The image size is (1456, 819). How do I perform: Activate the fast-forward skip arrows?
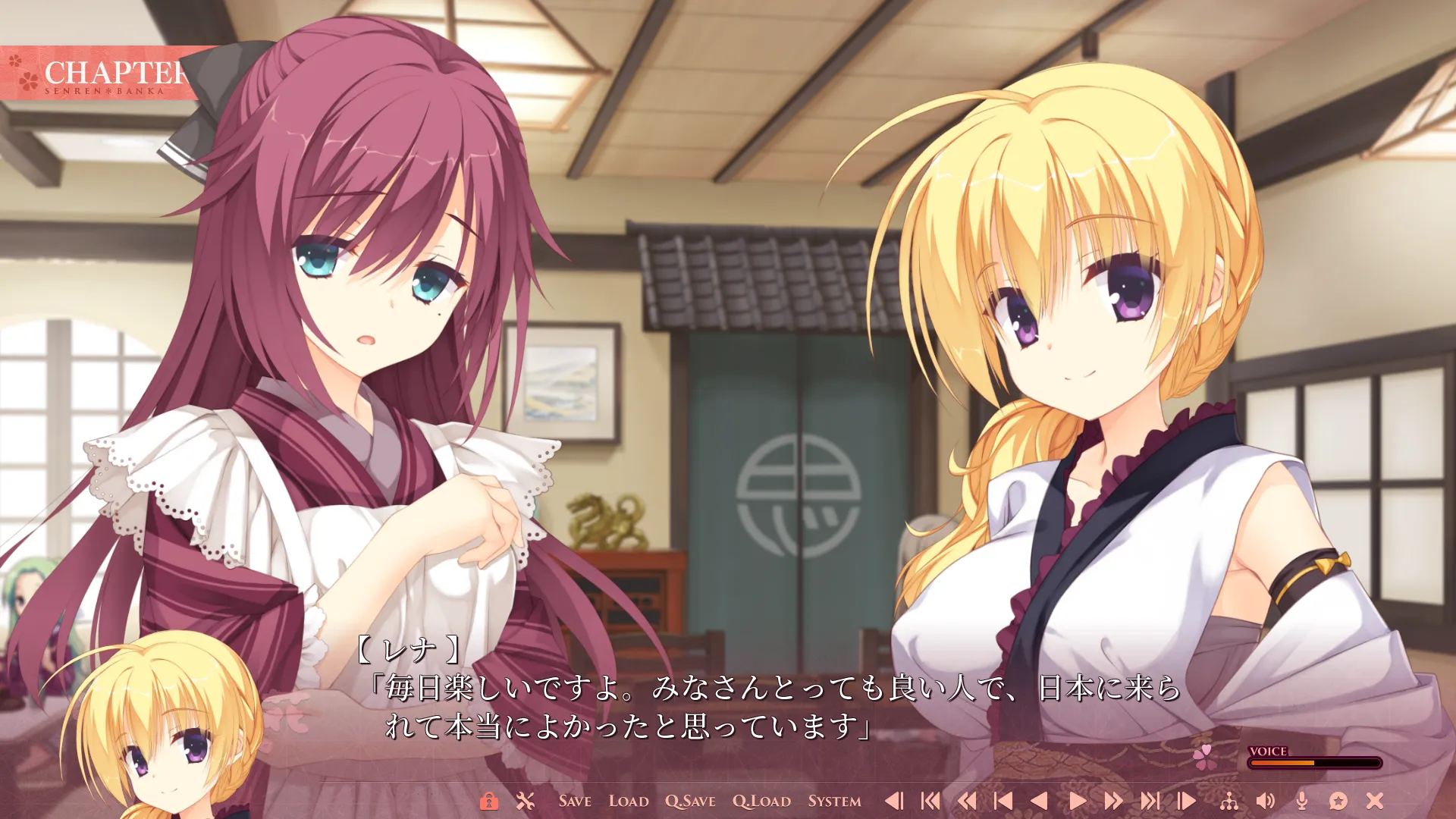click(x=1113, y=801)
